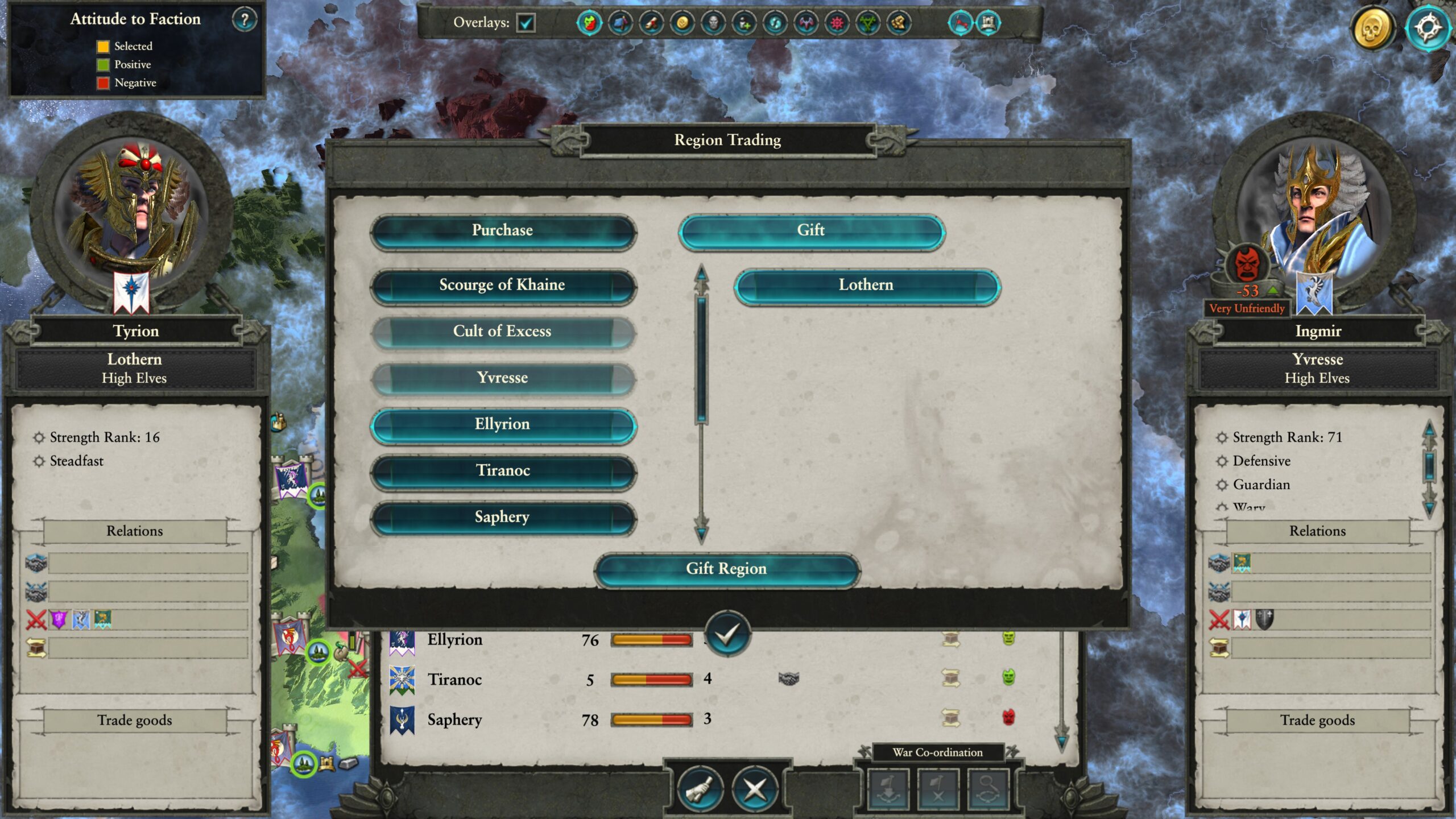Pick the Cult of Excess faction

click(x=503, y=332)
